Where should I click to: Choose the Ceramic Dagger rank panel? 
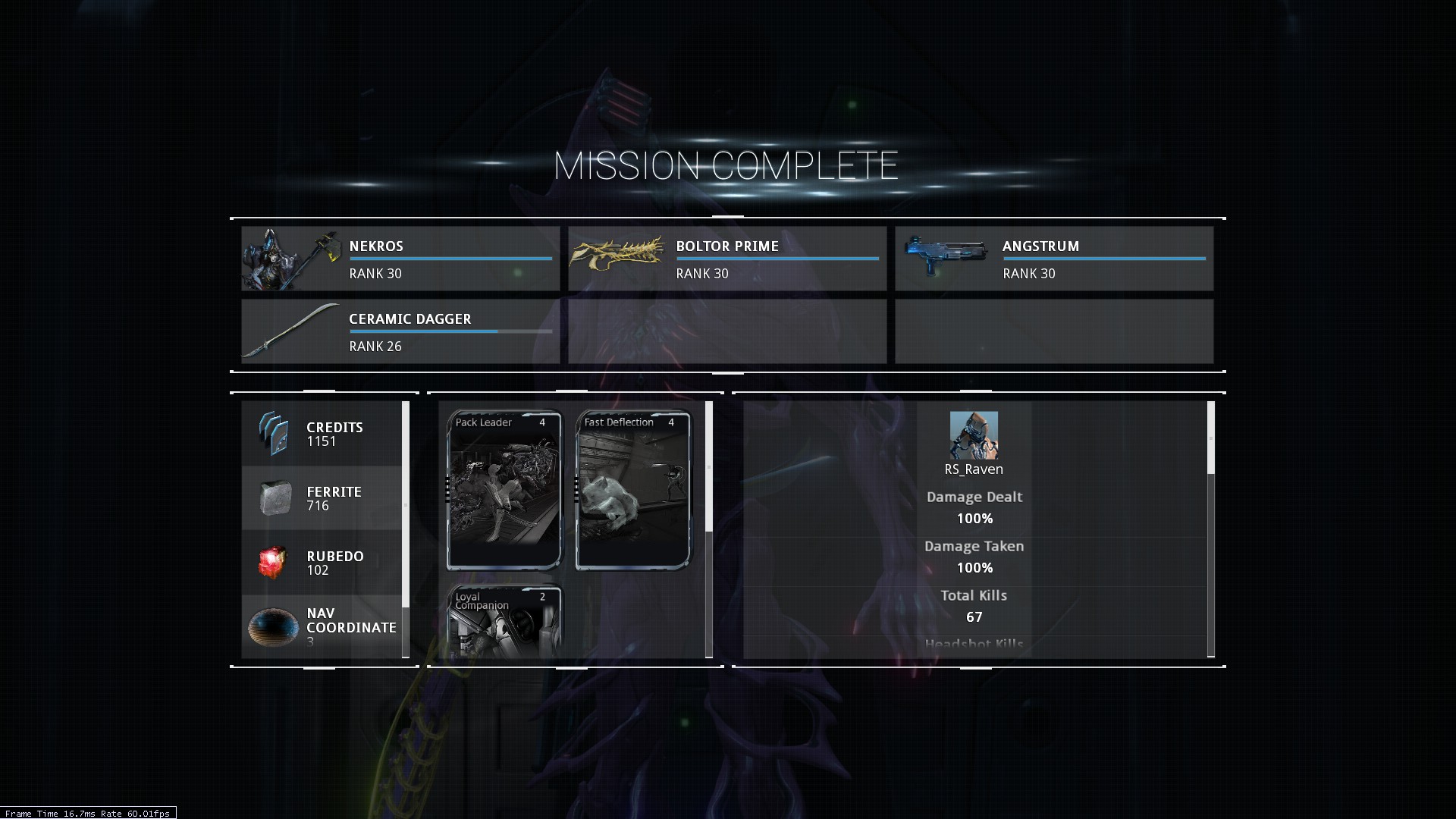pyautogui.click(x=400, y=331)
